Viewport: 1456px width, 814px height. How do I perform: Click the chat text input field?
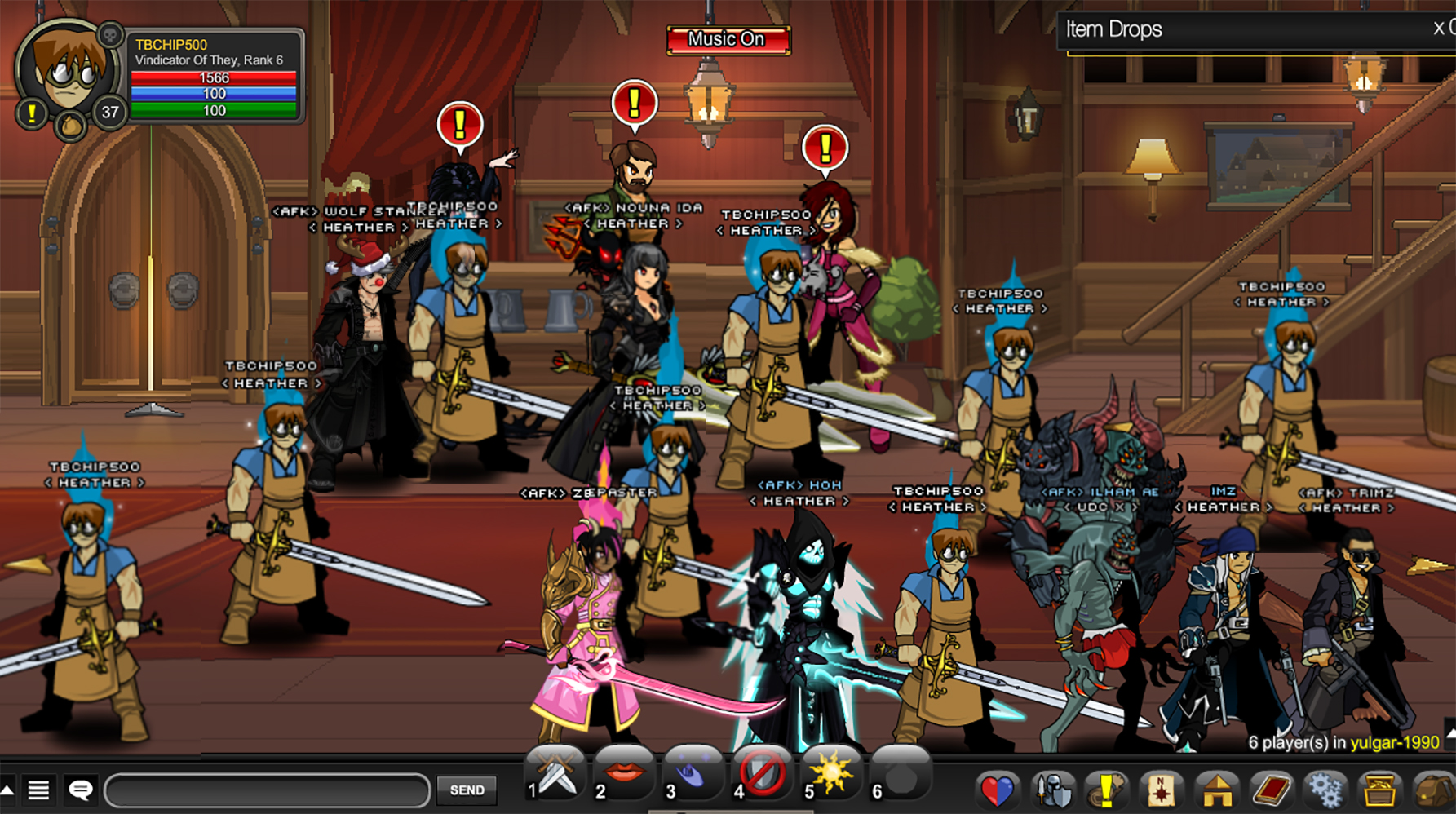pyautogui.click(x=269, y=790)
